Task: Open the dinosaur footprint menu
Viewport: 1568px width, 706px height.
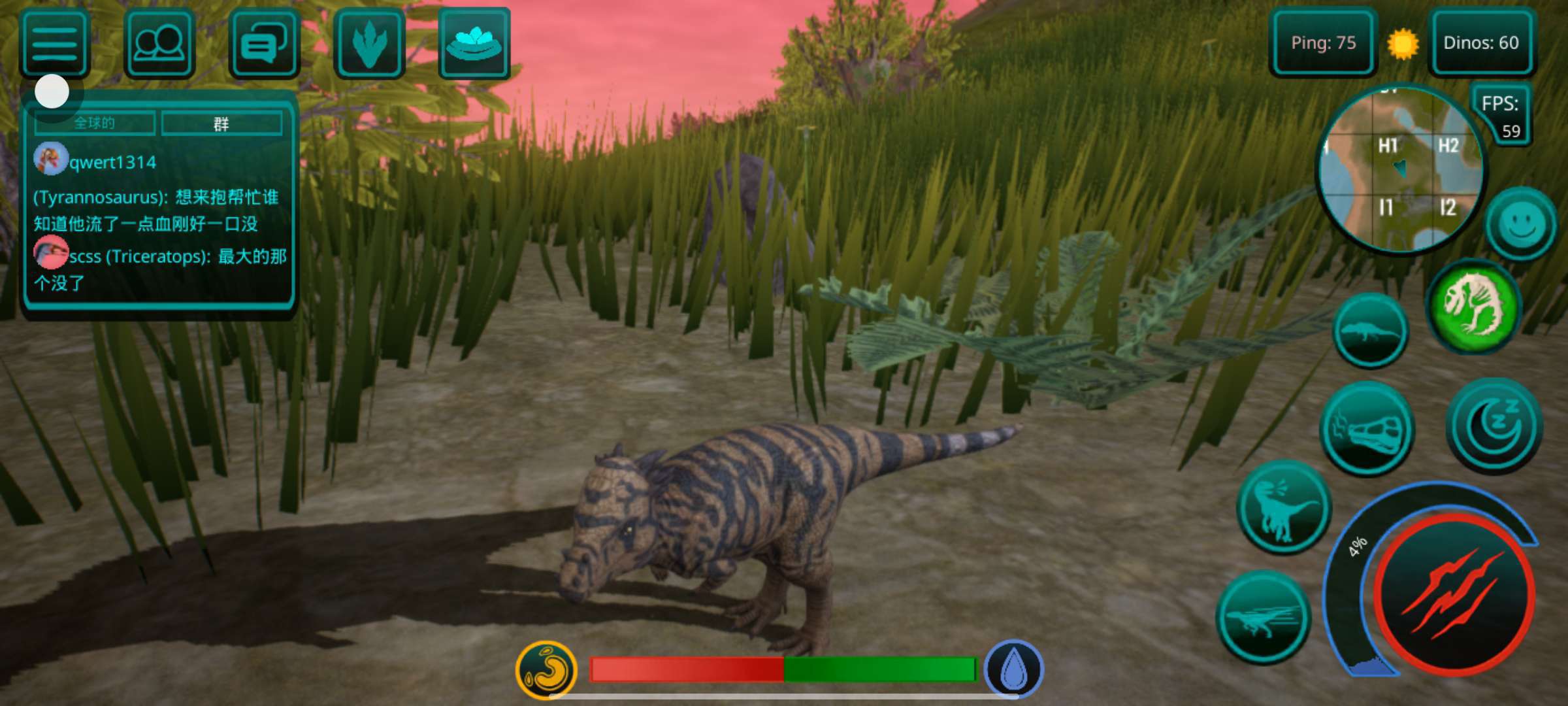Action: tap(369, 44)
